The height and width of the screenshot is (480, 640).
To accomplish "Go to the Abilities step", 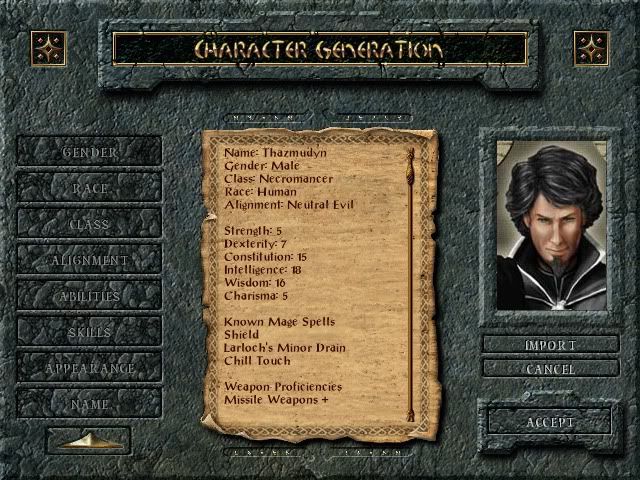I will pos(89,296).
